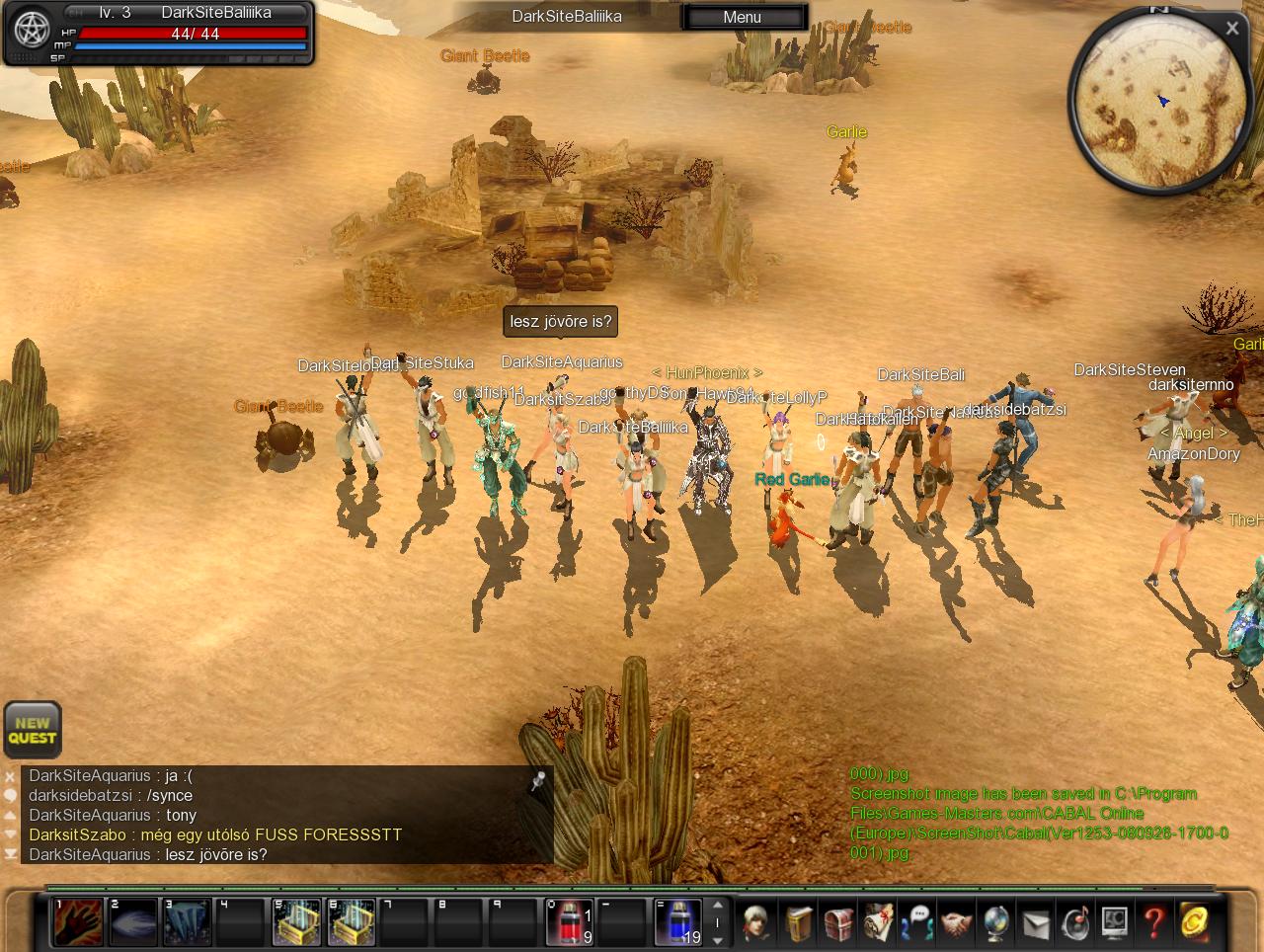Open the mail envelope icon

click(1035, 923)
